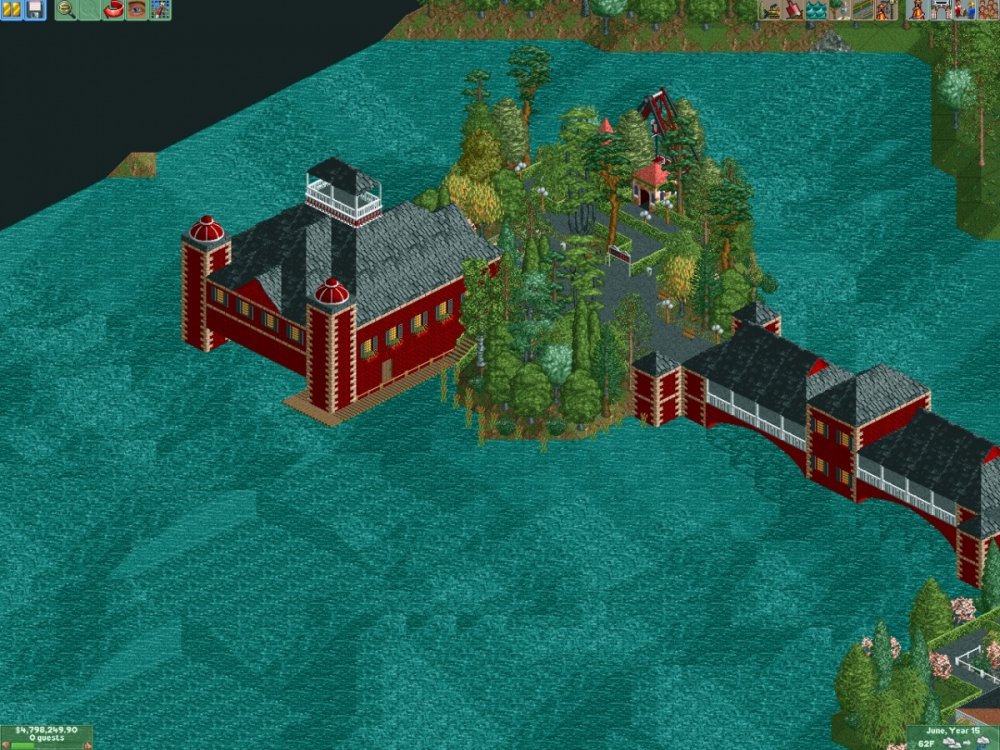Image resolution: width=1000 pixels, height=750 pixels.
Task: Open the rides list window
Action: pyautogui.click(x=919, y=10)
